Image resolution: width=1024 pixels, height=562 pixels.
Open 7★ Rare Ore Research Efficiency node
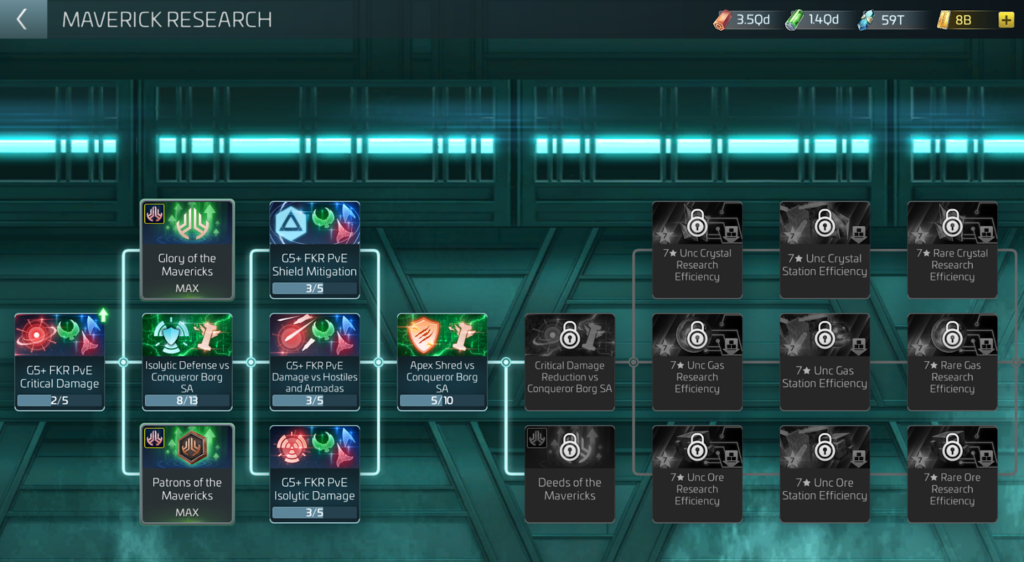(x=952, y=473)
